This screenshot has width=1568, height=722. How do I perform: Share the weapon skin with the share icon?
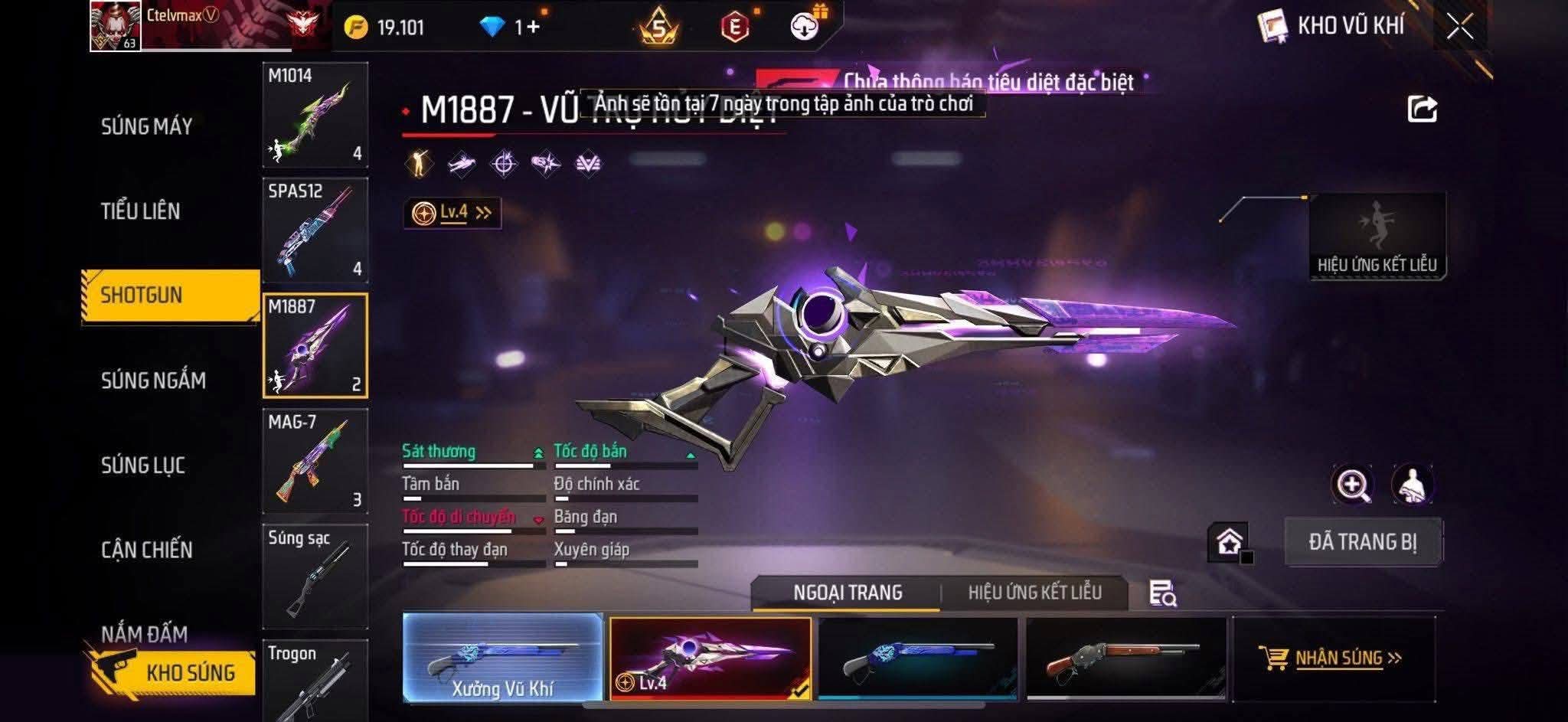coord(1422,109)
